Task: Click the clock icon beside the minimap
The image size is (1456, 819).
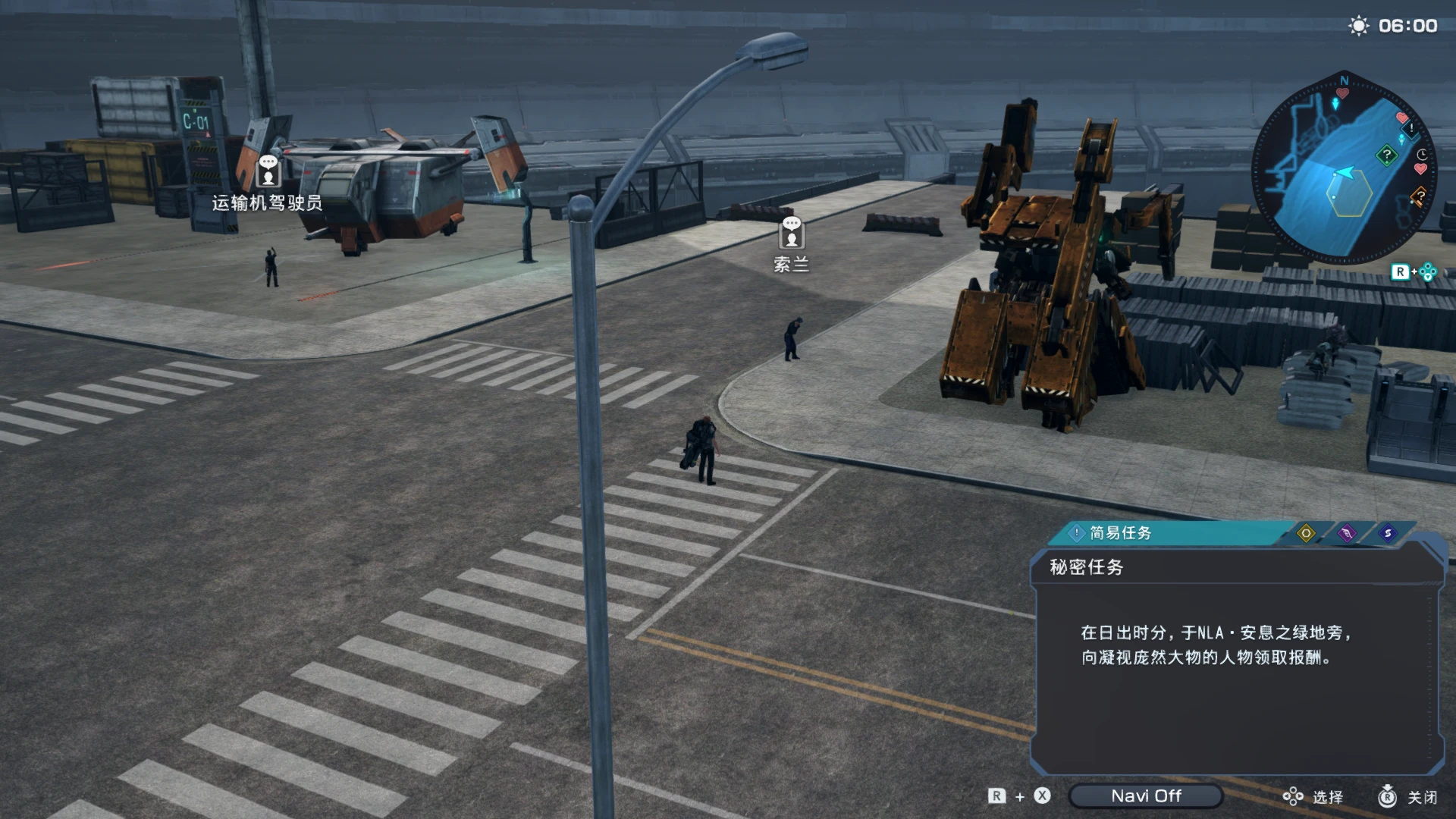Action: tap(1422, 154)
